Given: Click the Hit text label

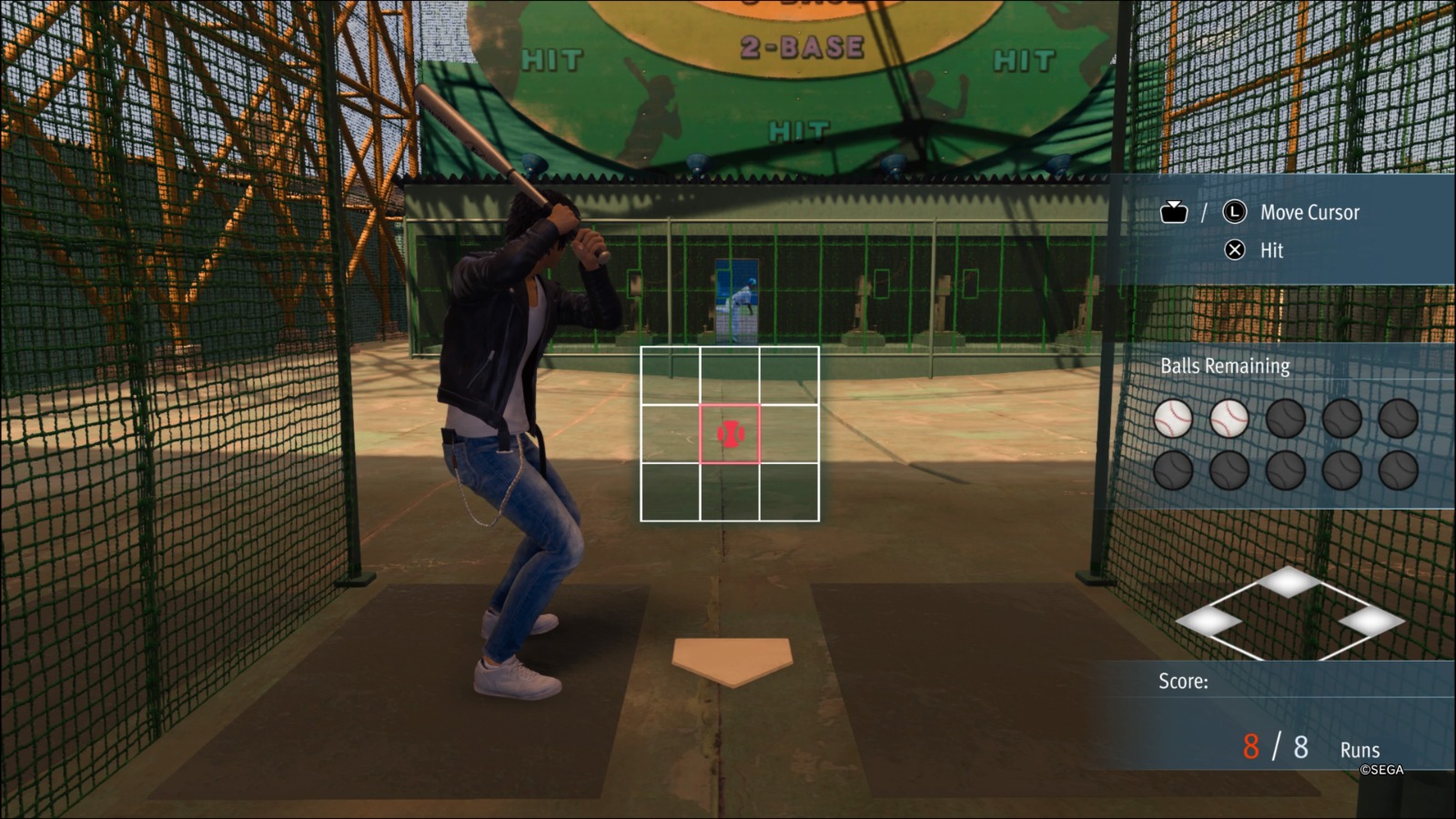Looking at the screenshot, I should (1270, 251).
